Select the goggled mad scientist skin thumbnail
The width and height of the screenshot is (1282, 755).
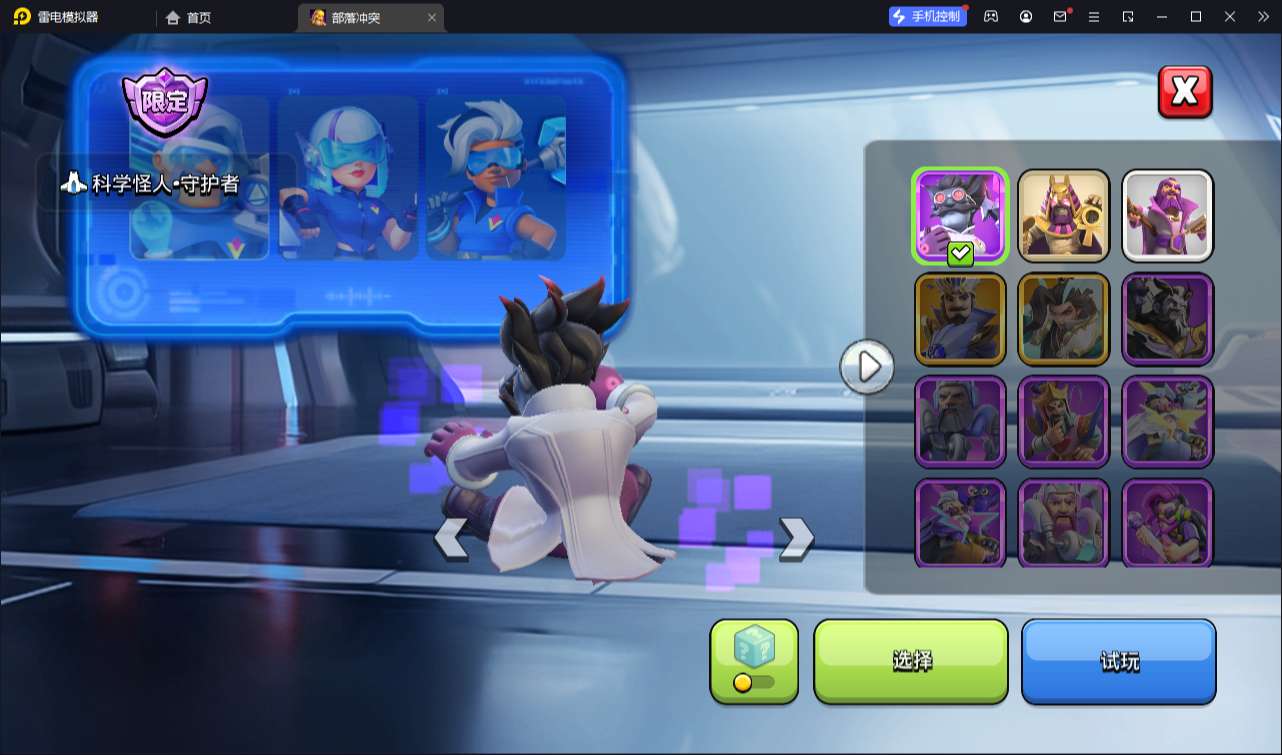coord(960,216)
